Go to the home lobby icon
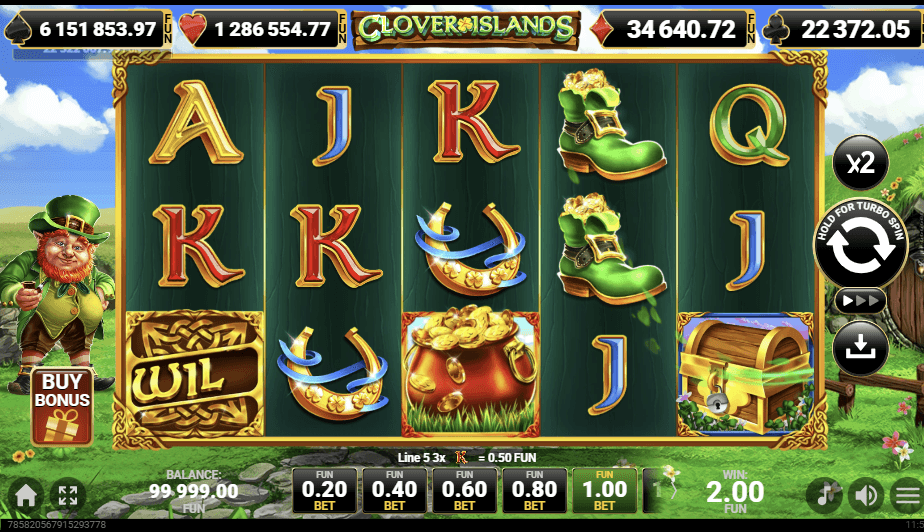 26,494
